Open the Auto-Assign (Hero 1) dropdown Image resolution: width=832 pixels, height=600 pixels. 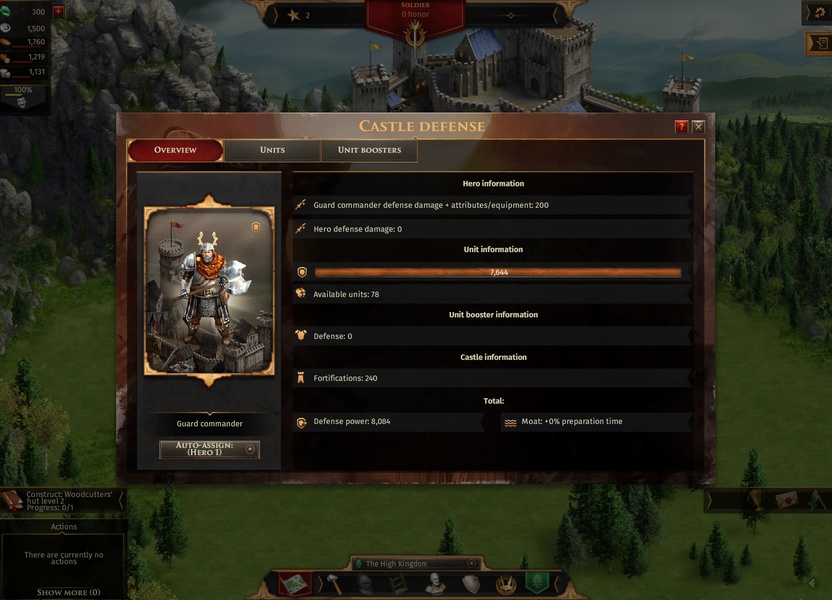[209, 450]
